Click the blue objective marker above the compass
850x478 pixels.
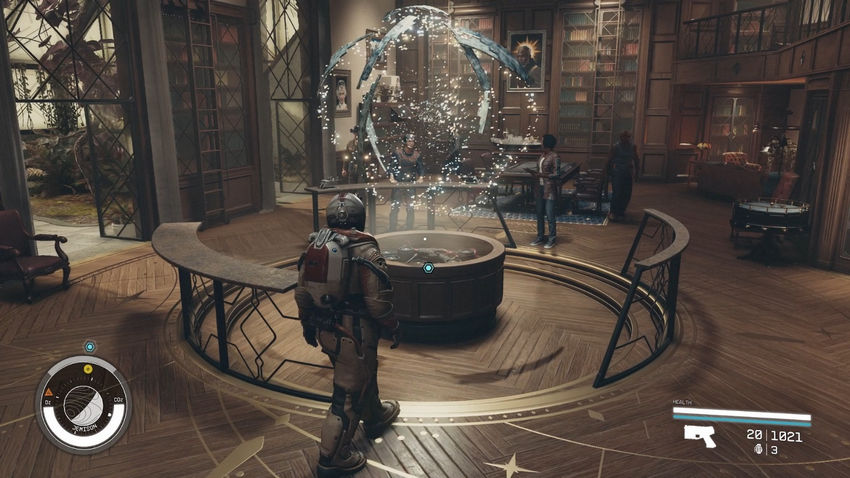click(x=89, y=346)
